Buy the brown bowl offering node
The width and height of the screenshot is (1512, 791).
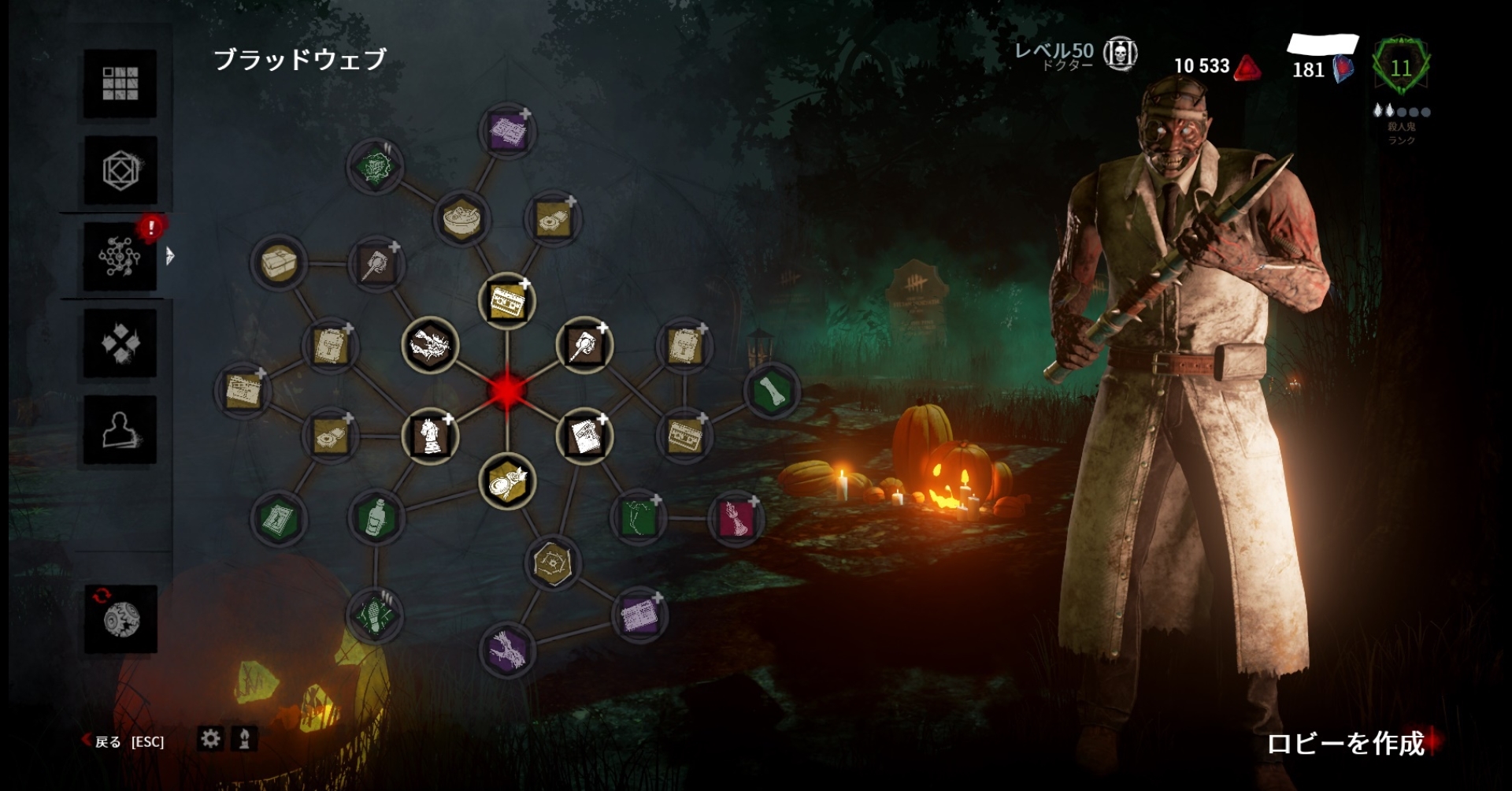tap(461, 217)
